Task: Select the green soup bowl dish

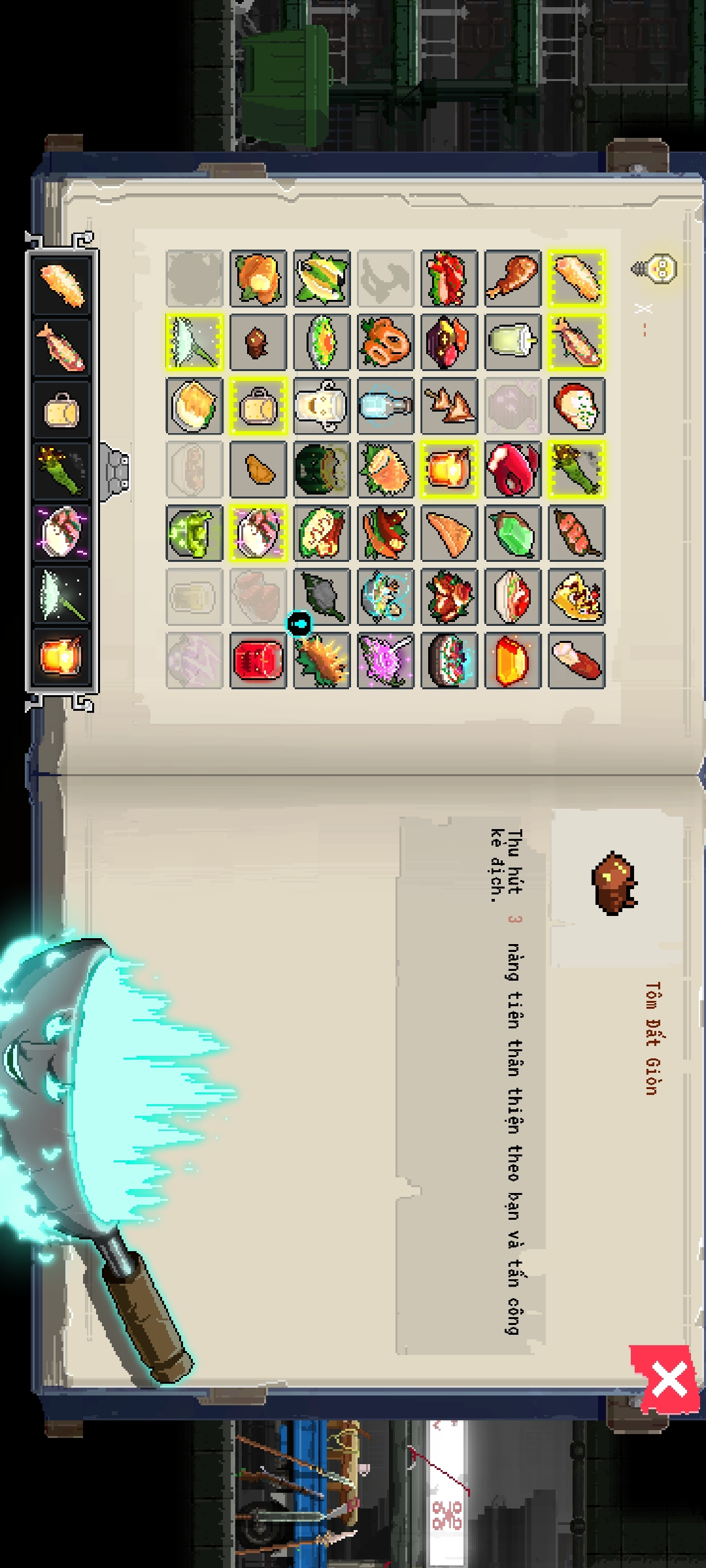Action: [195, 532]
